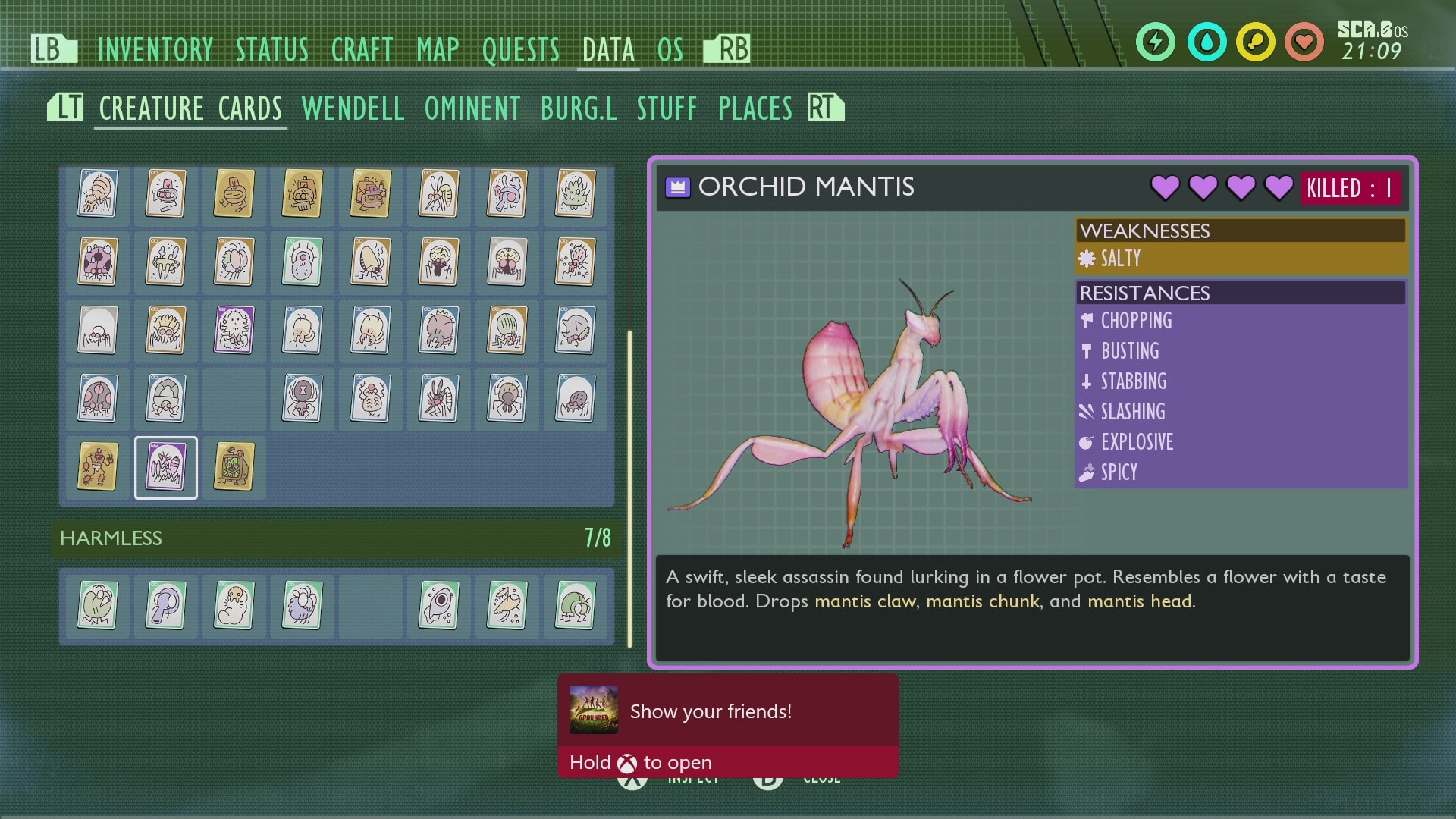View the Ominent data category
The width and height of the screenshot is (1456, 819).
tap(472, 108)
